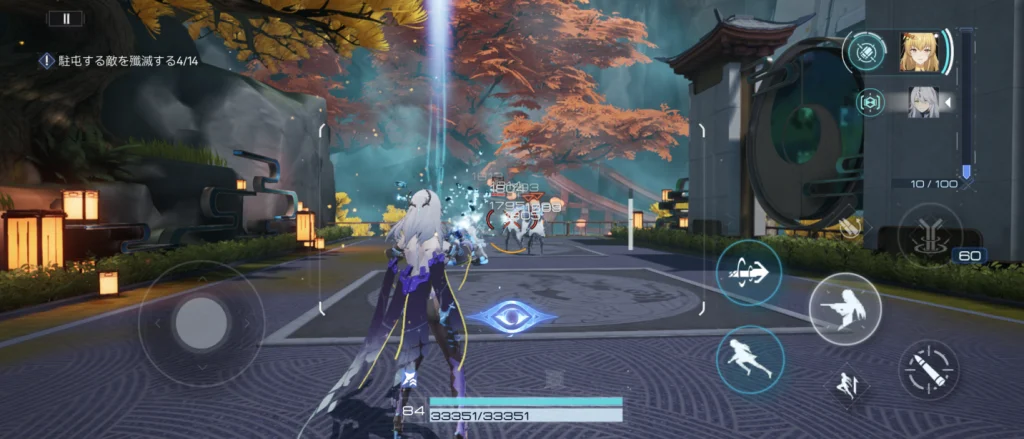Tap the glowing blue eye icon

[513, 317]
